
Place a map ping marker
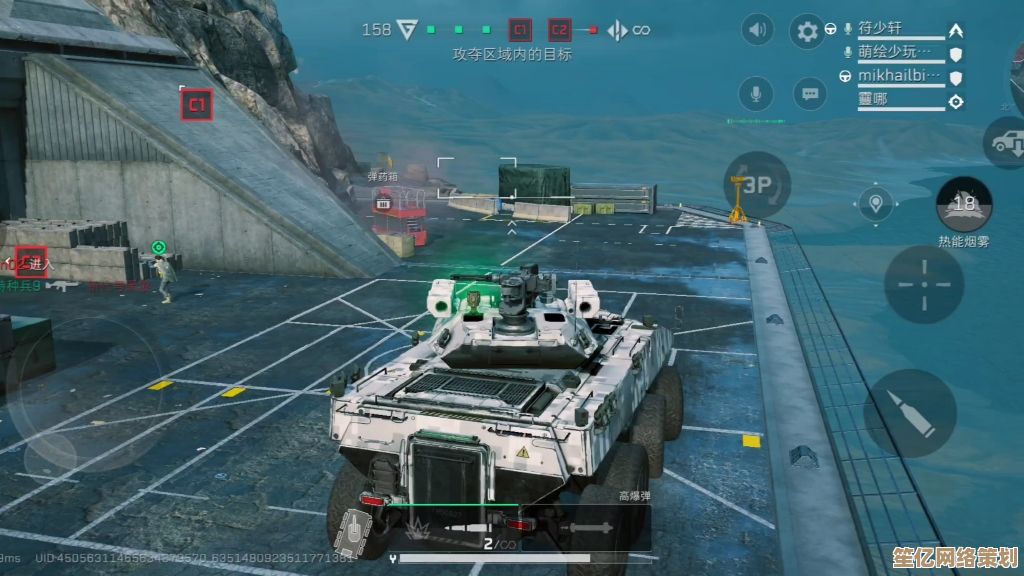click(x=877, y=204)
